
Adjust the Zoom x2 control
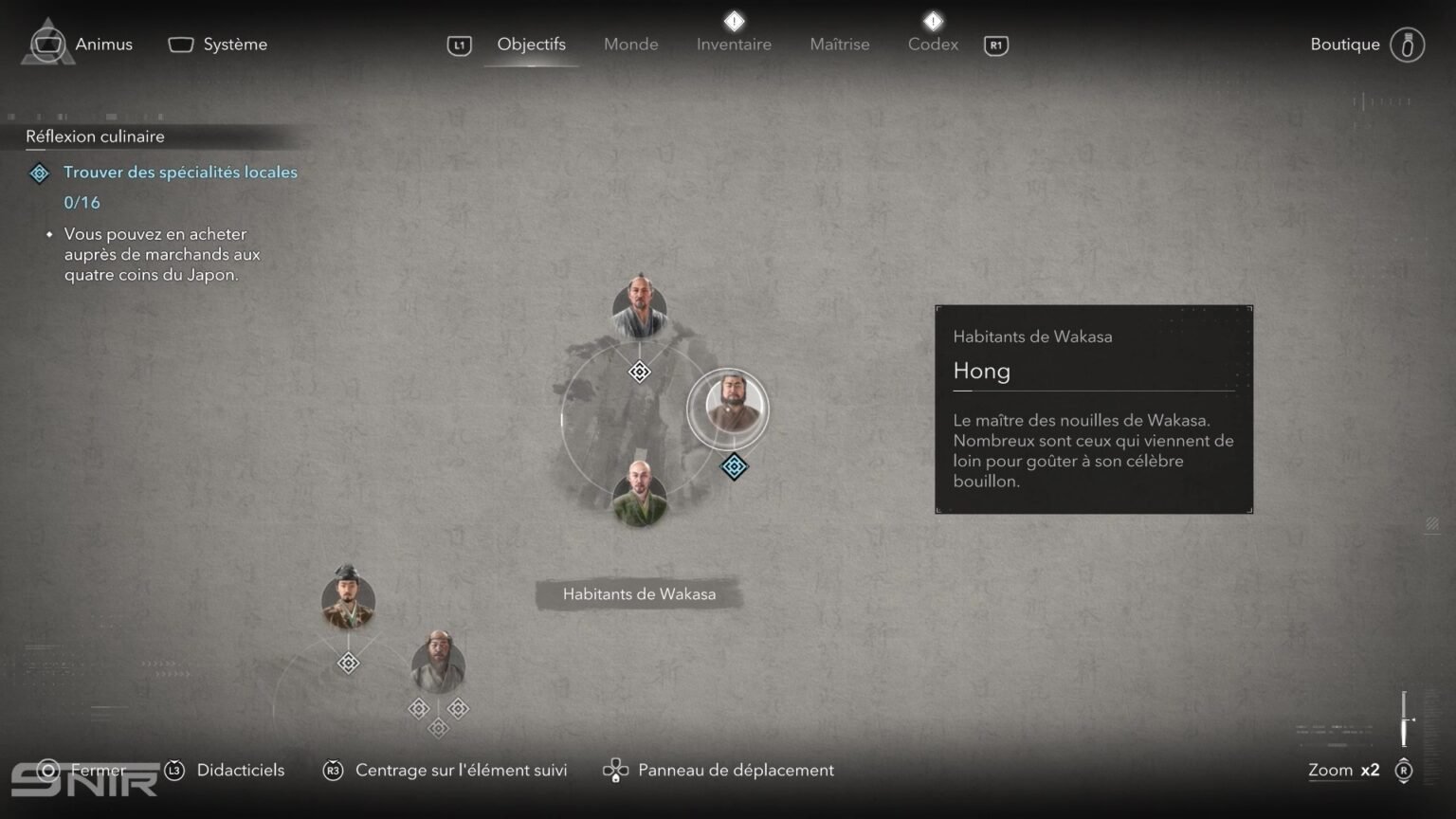(x=1342, y=771)
